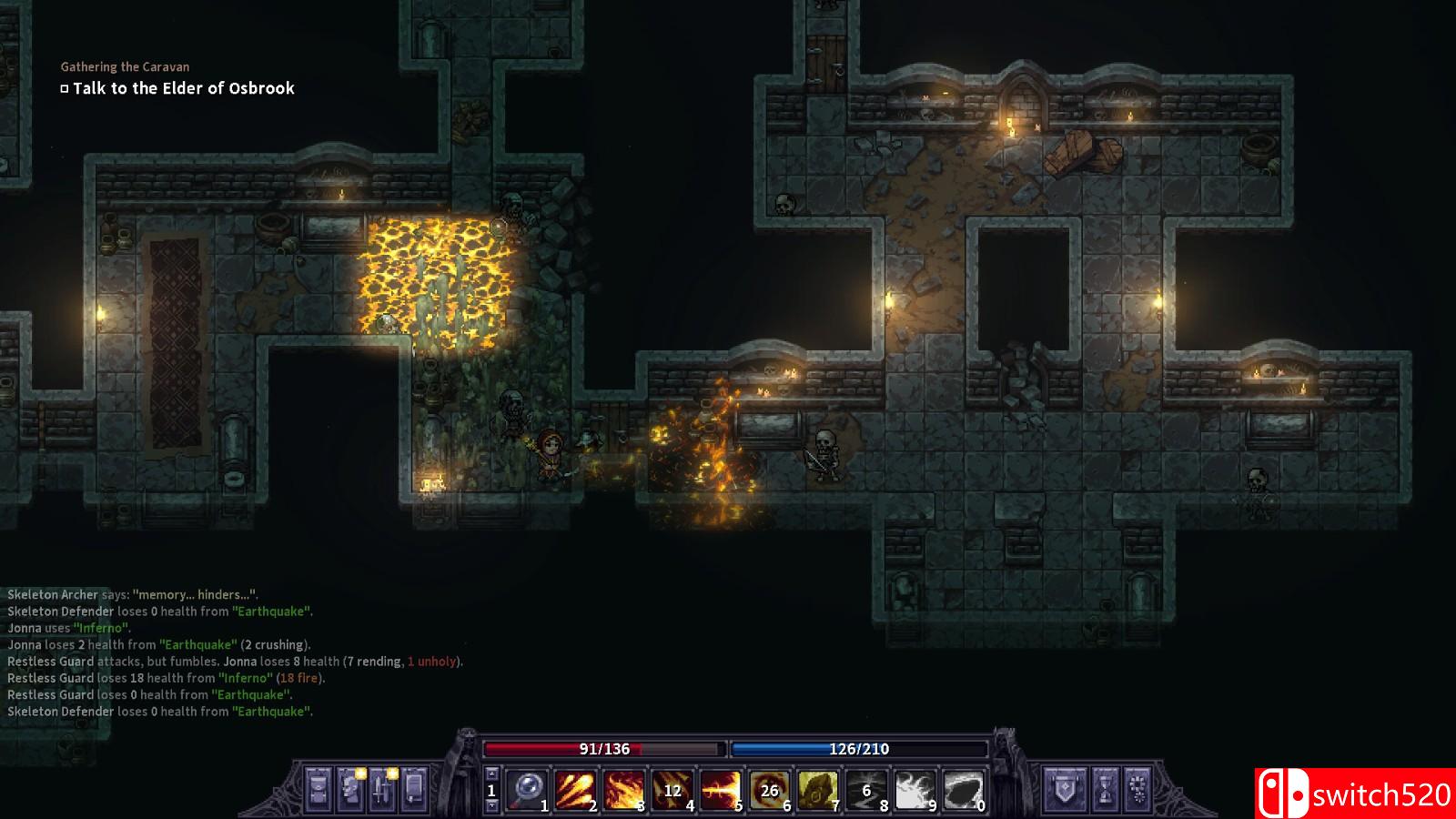Open the character head panel
Viewport: 1456px width, 819px height.
click(x=349, y=788)
